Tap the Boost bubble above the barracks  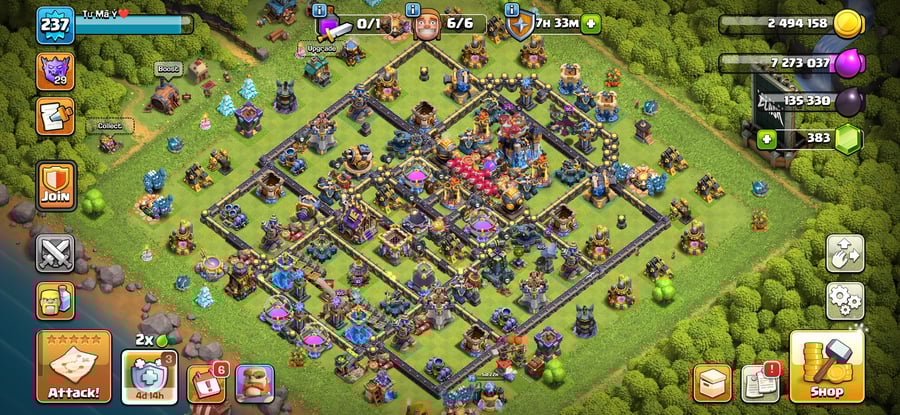point(166,69)
